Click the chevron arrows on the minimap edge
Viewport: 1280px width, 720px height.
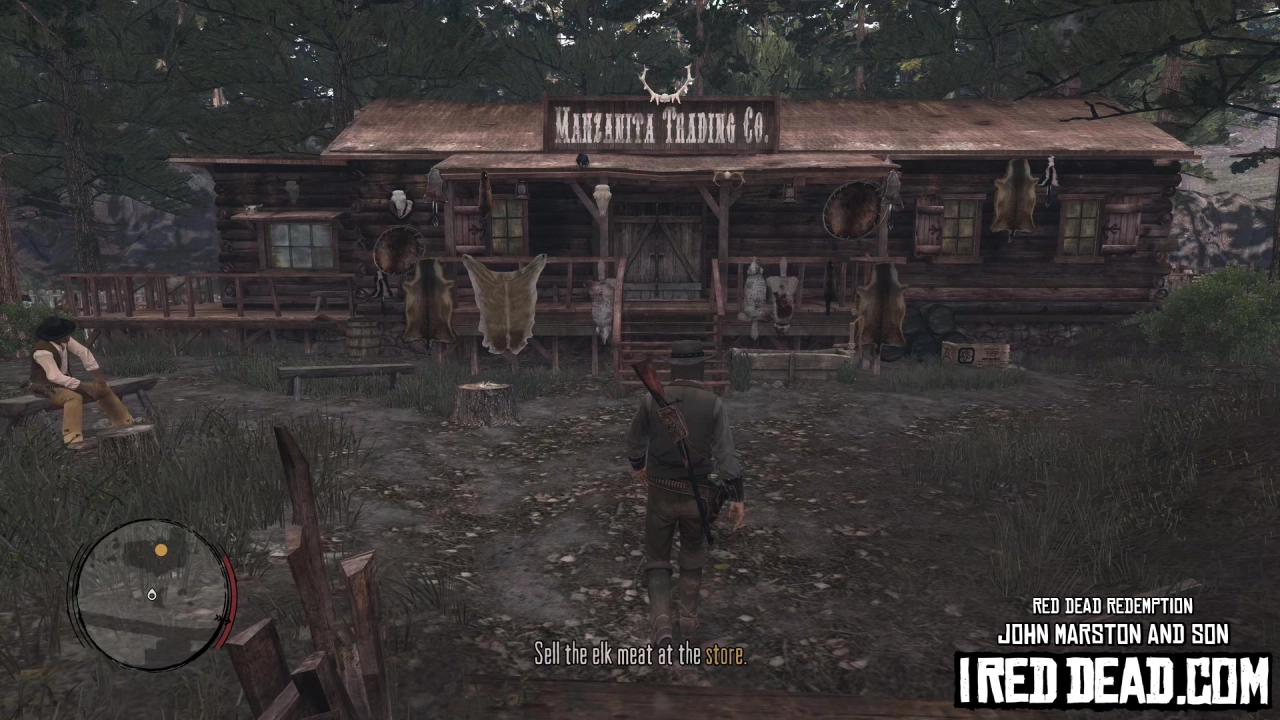coord(223,618)
